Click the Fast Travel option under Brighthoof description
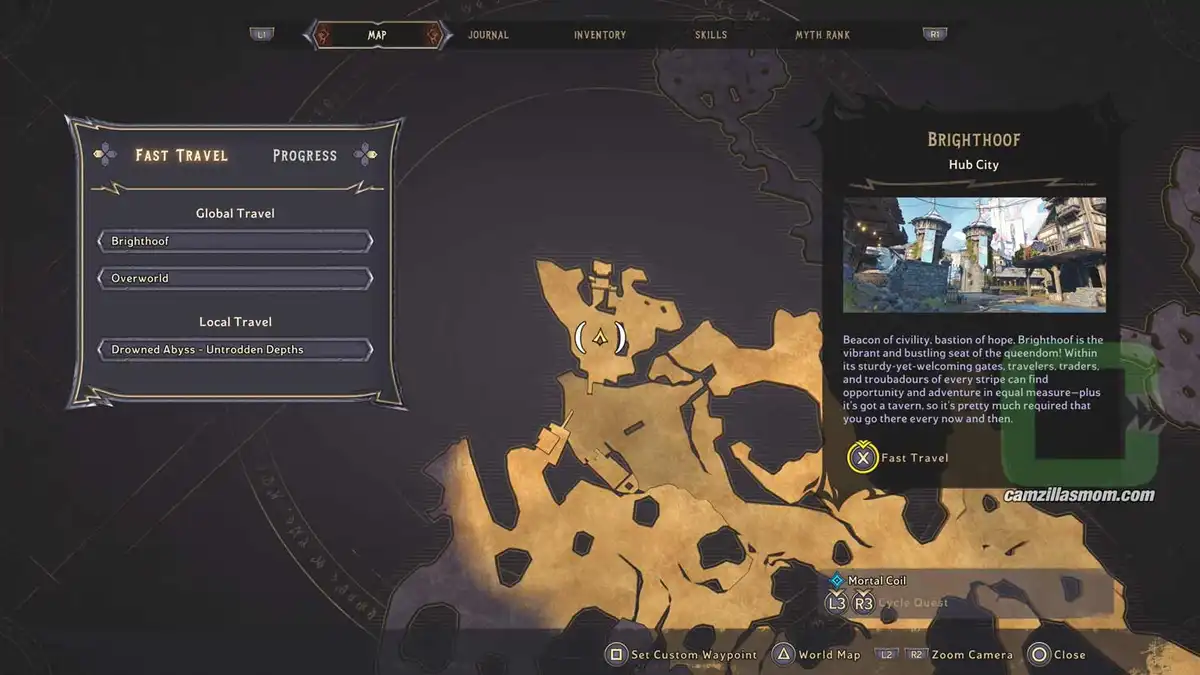Viewport: 1200px width, 675px height. tap(898, 458)
